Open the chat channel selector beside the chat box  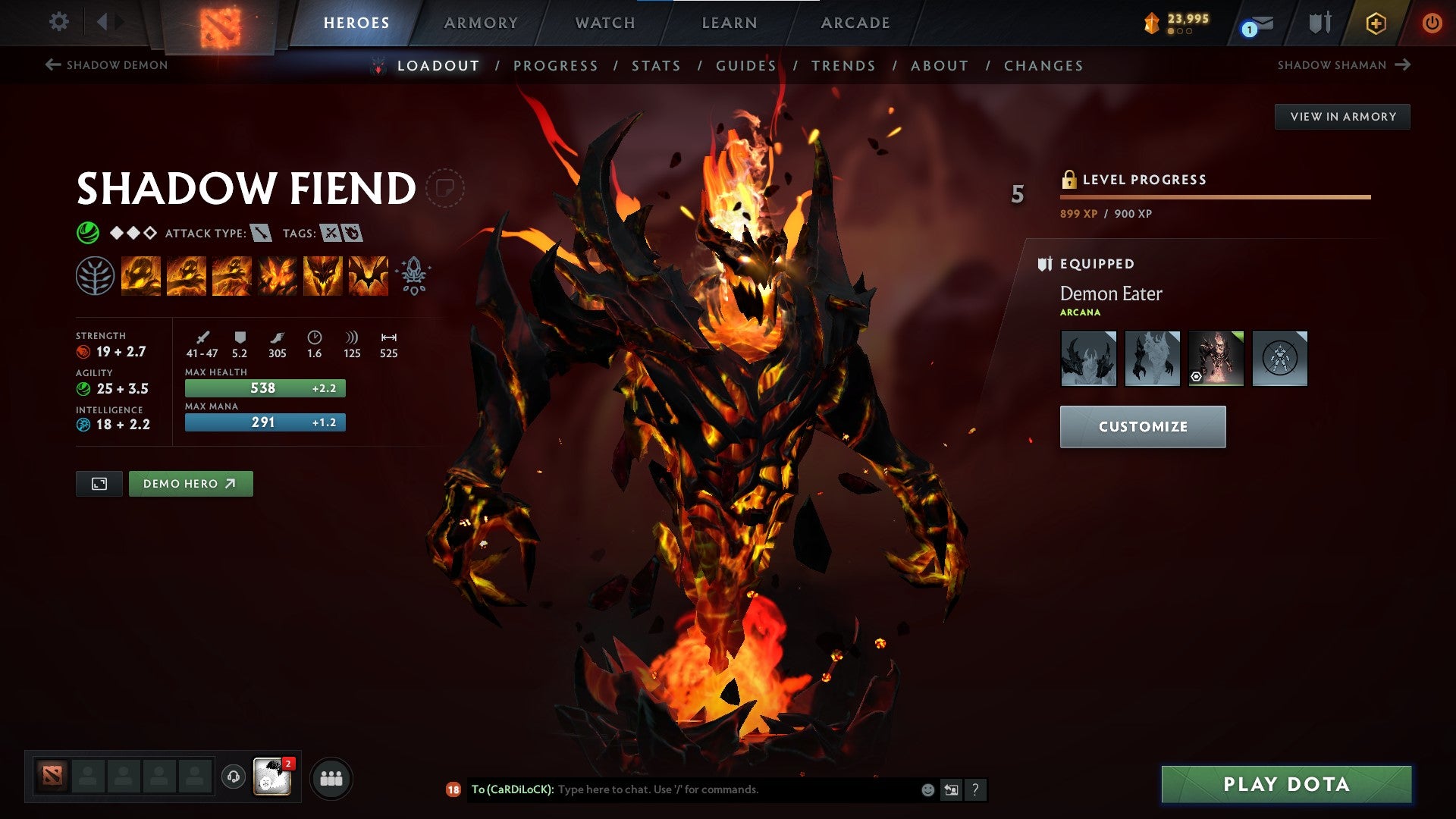point(951,789)
